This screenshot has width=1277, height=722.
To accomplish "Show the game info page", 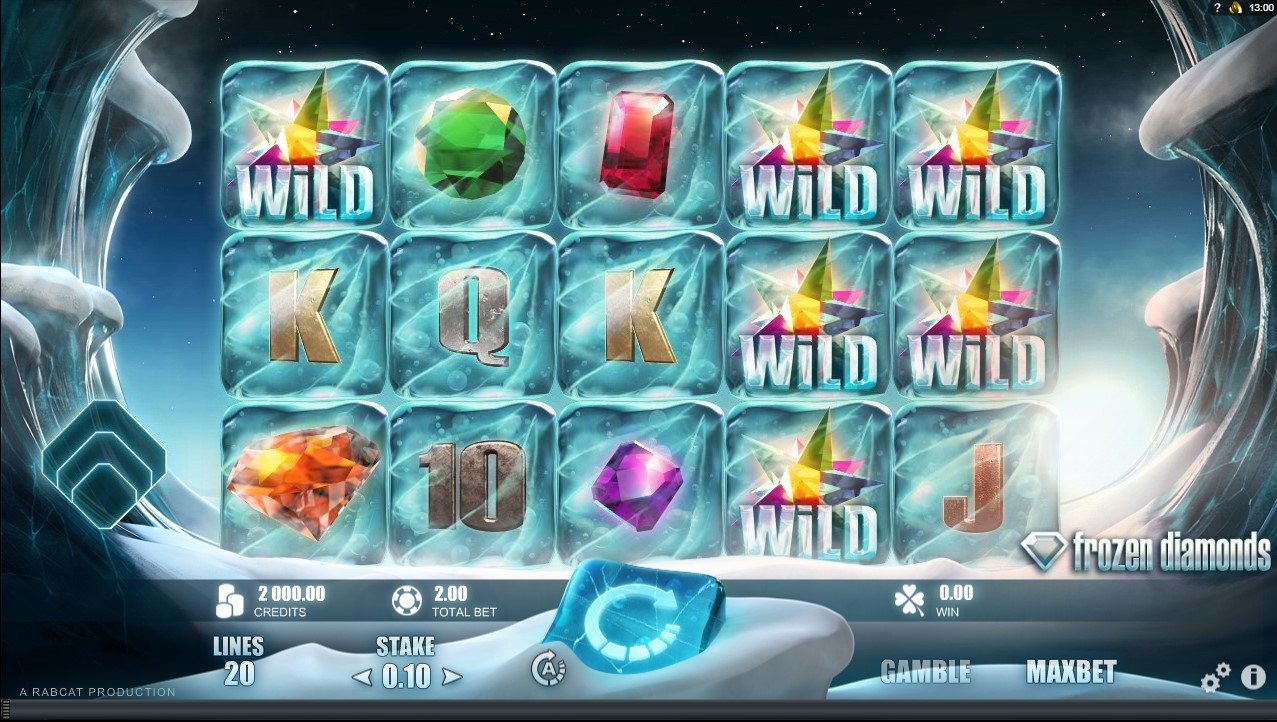I will [x=1253, y=678].
